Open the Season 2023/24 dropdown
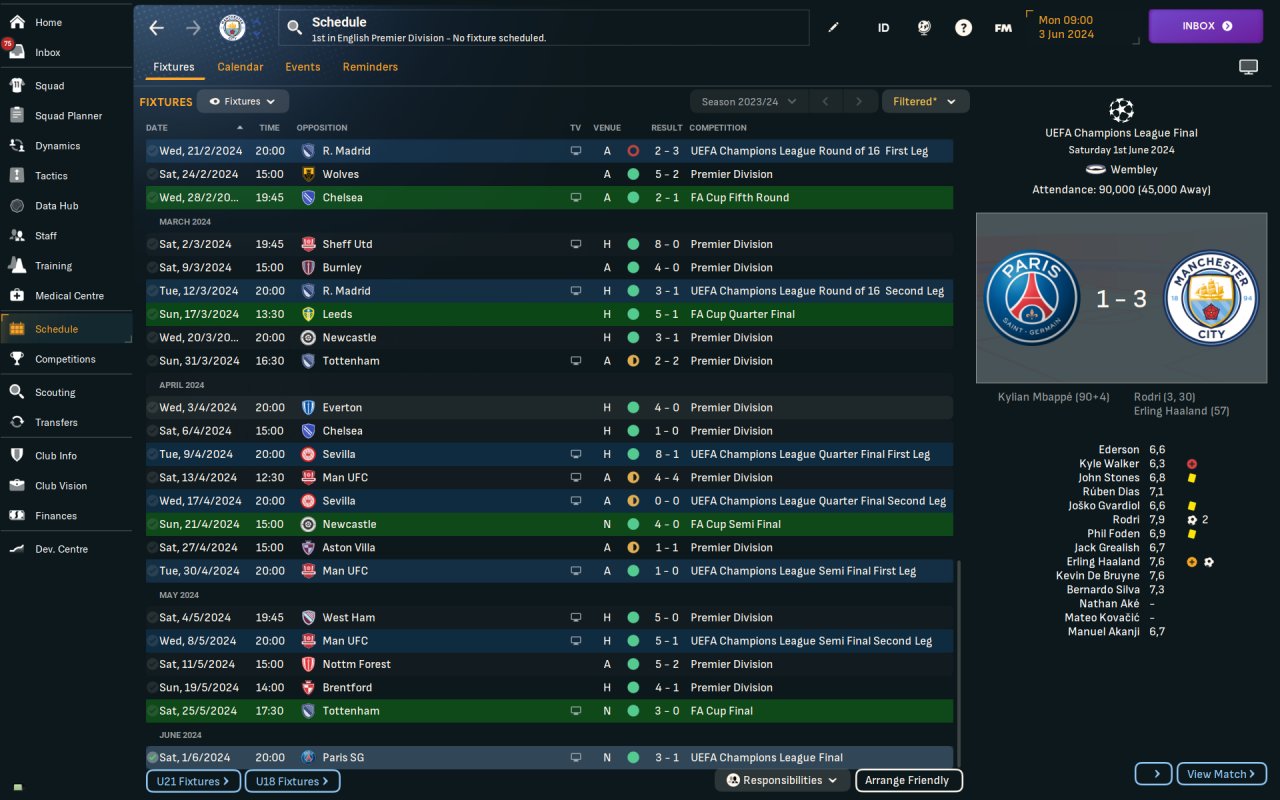This screenshot has width=1280, height=800. pyautogui.click(x=749, y=102)
